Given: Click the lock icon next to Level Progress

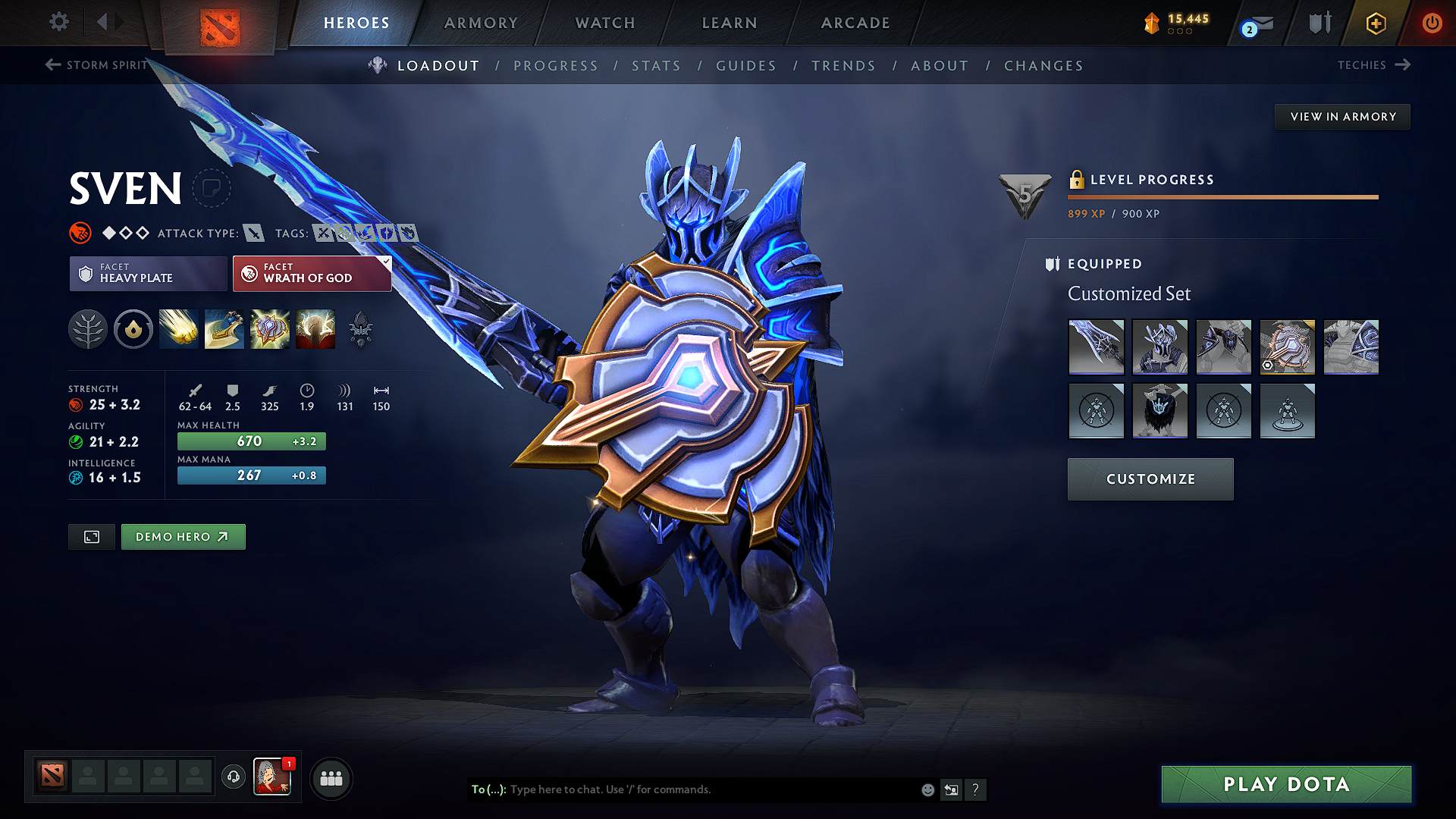Looking at the screenshot, I should click(1076, 180).
